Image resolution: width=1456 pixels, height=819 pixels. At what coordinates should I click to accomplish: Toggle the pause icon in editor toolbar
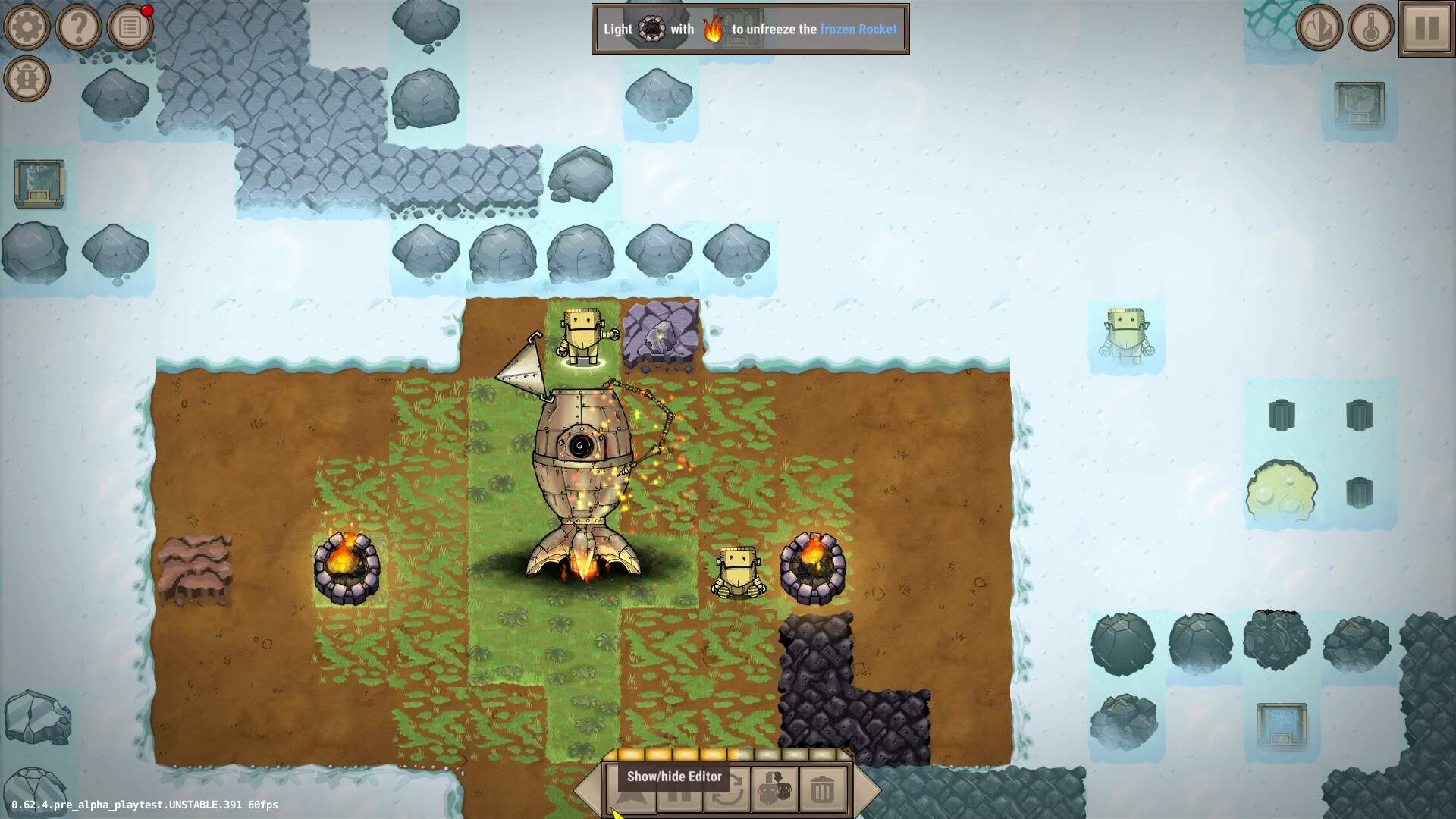coord(681,792)
